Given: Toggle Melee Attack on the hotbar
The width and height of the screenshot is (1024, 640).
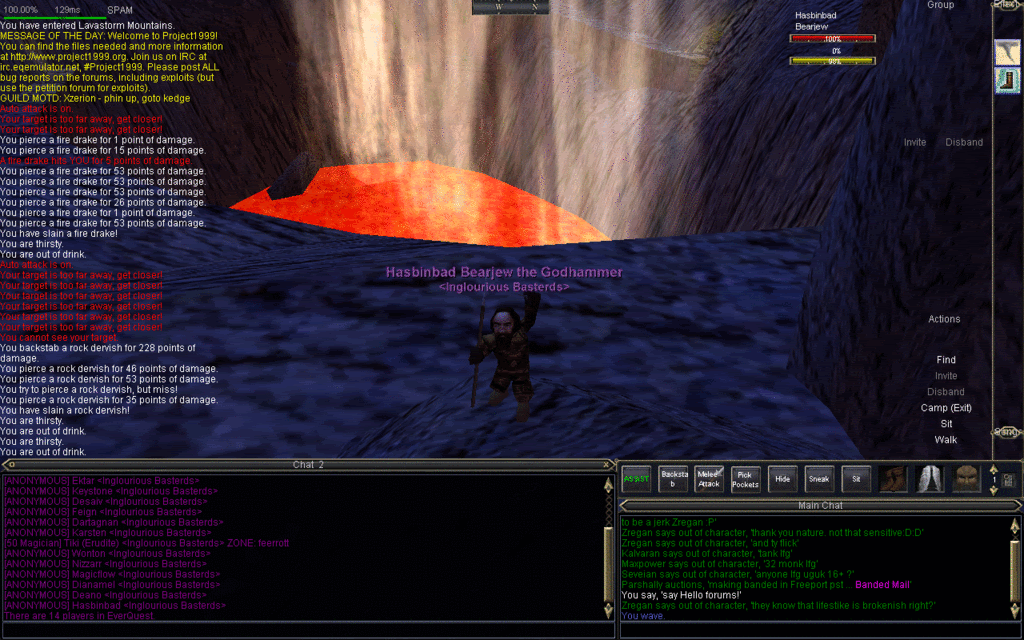Looking at the screenshot, I should click(709, 479).
